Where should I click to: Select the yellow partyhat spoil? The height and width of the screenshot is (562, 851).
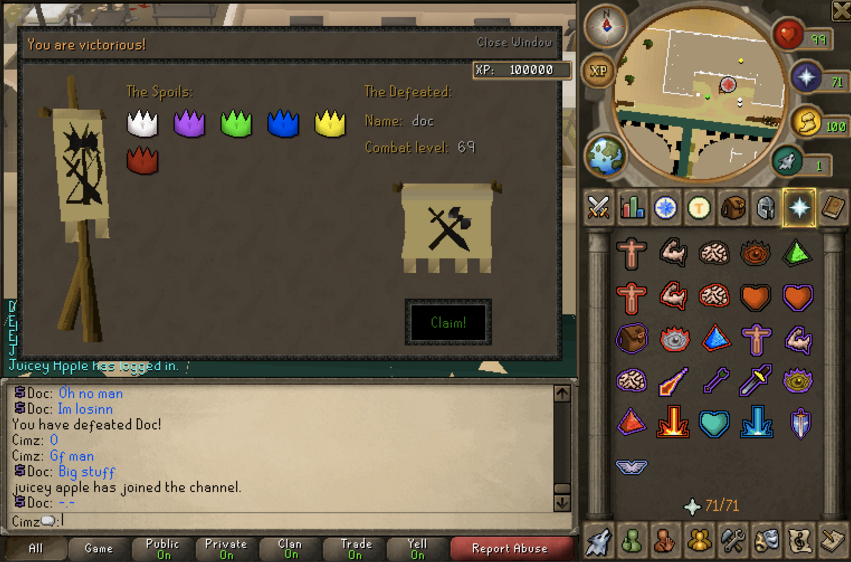[x=330, y=123]
